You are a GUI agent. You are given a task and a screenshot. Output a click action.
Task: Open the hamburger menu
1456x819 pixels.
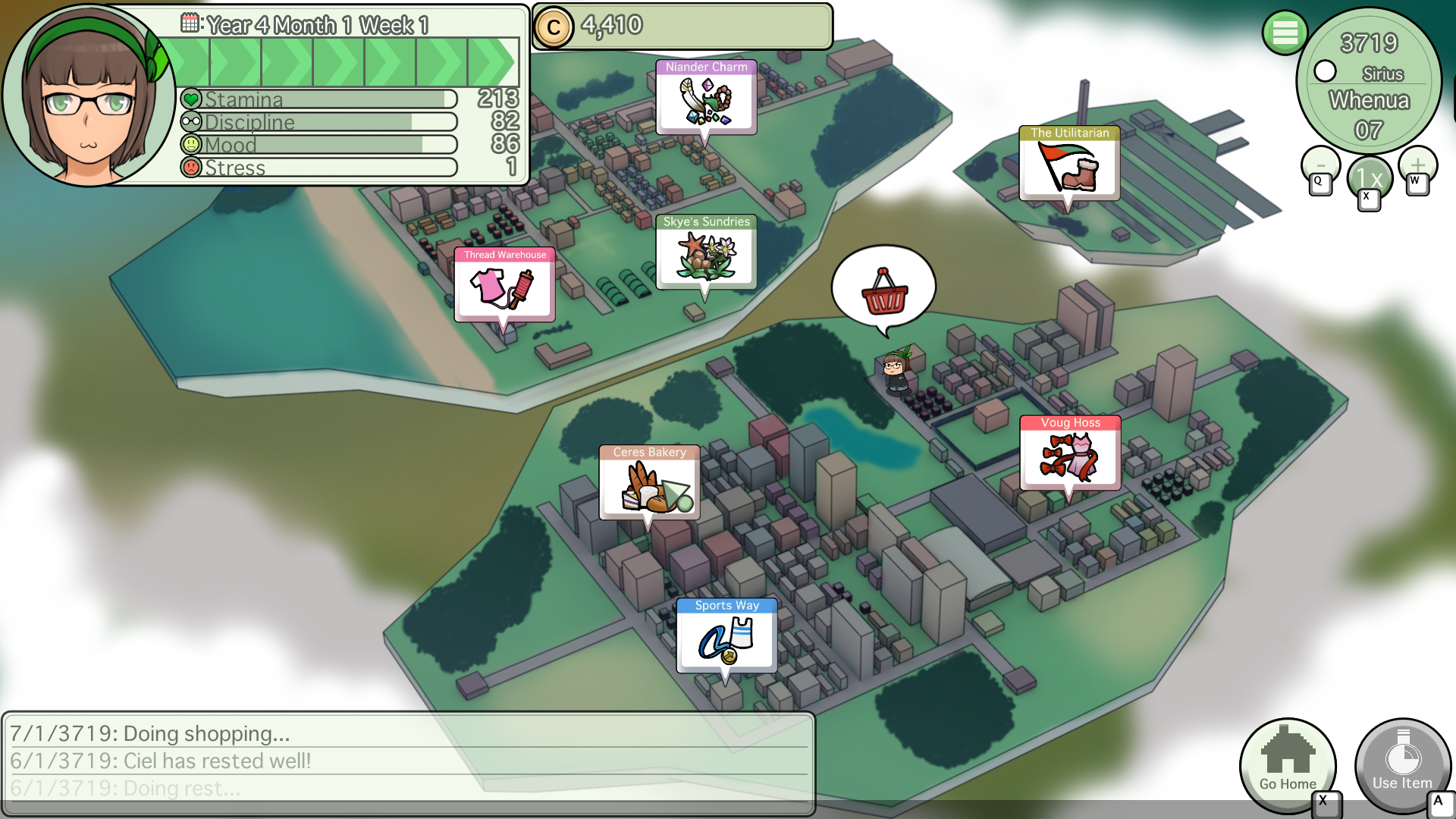(1285, 33)
